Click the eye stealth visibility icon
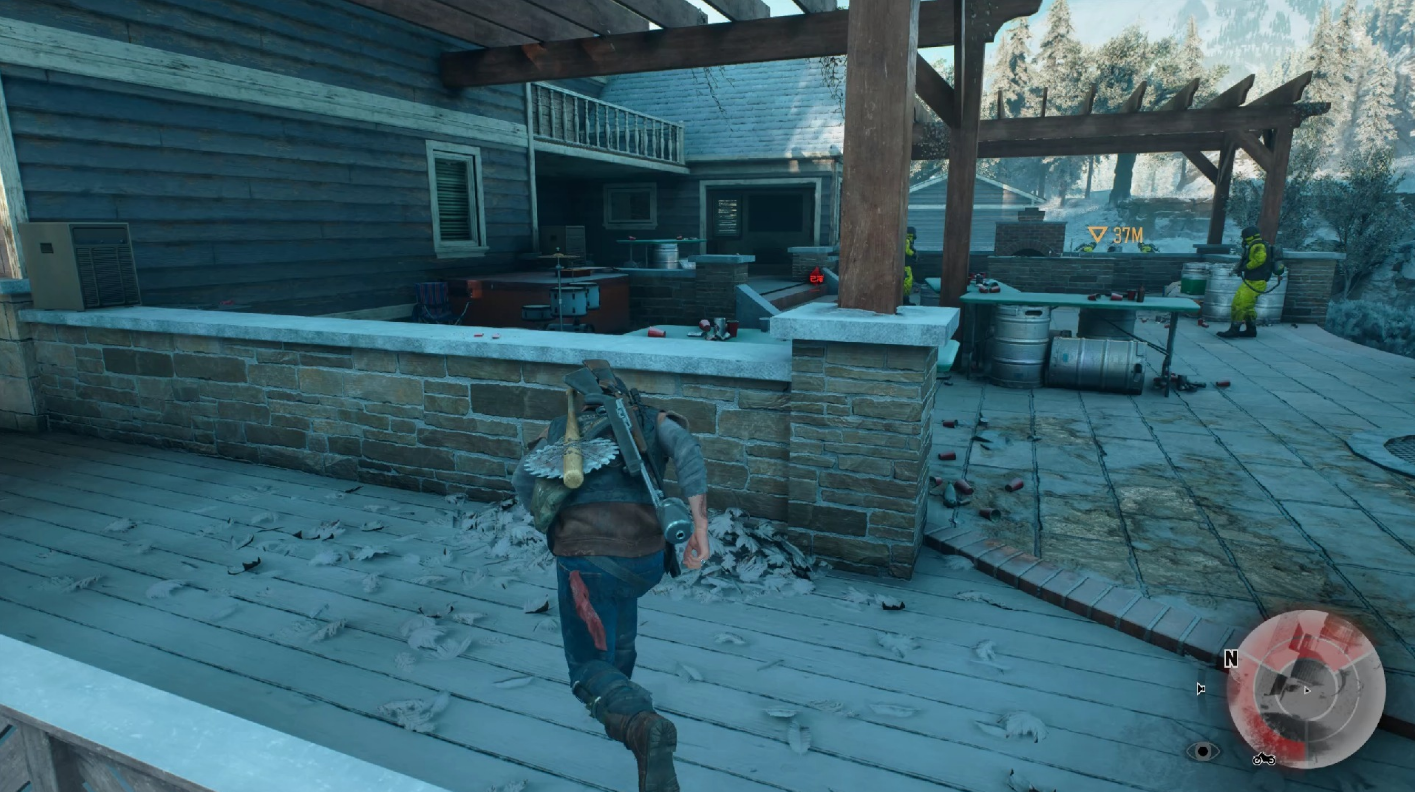 pyautogui.click(x=1202, y=751)
